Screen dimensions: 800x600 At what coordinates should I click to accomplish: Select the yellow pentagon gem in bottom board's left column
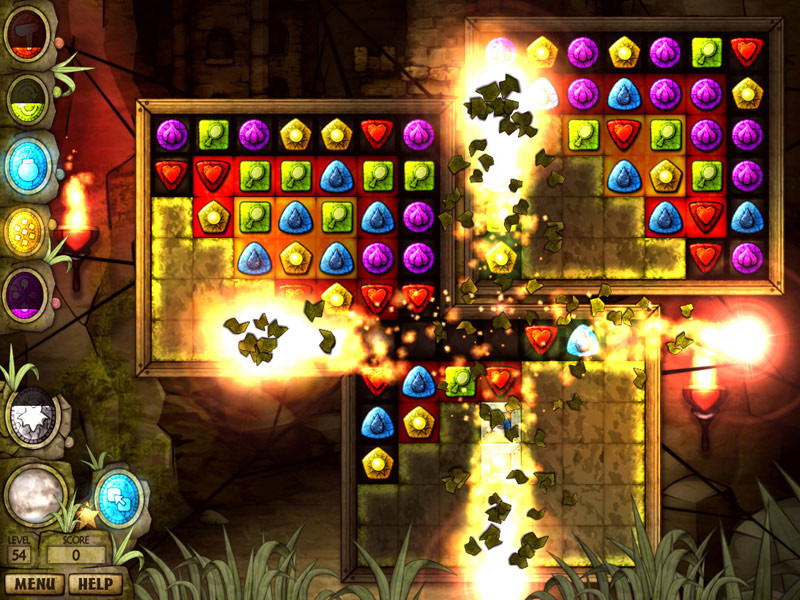tap(377, 462)
